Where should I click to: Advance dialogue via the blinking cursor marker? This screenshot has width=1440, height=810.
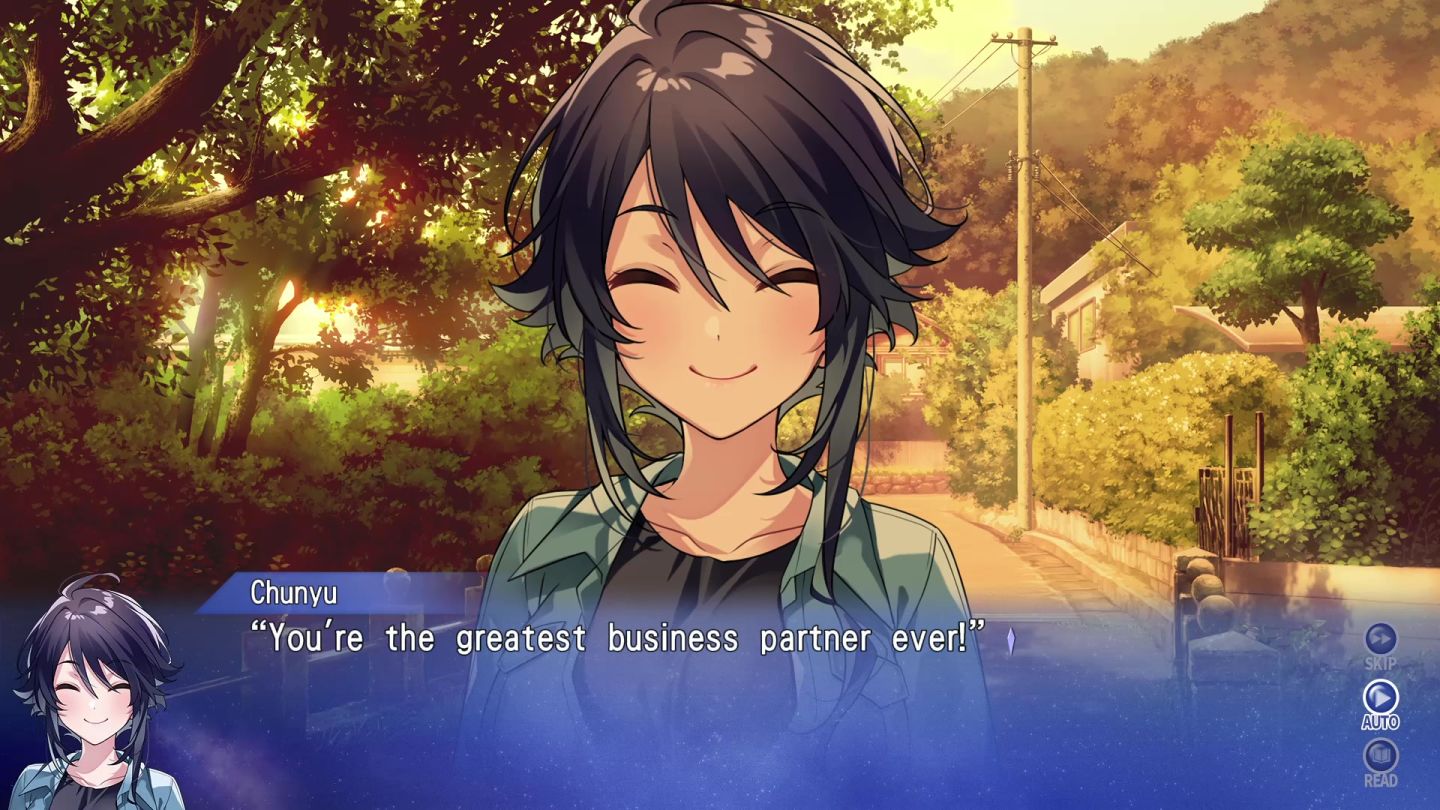(1013, 640)
